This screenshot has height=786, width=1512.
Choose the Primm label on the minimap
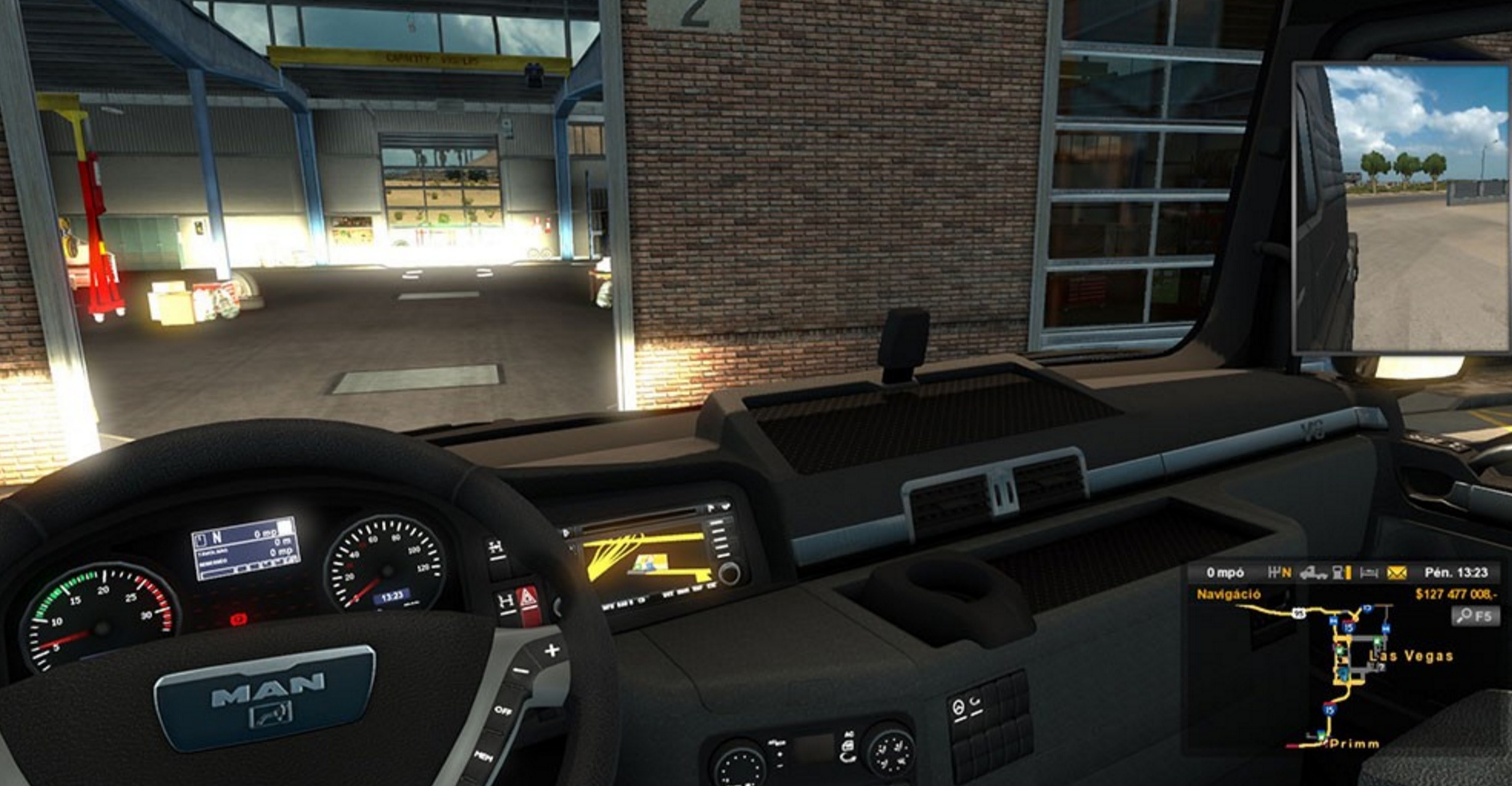pyautogui.click(x=1354, y=744)
